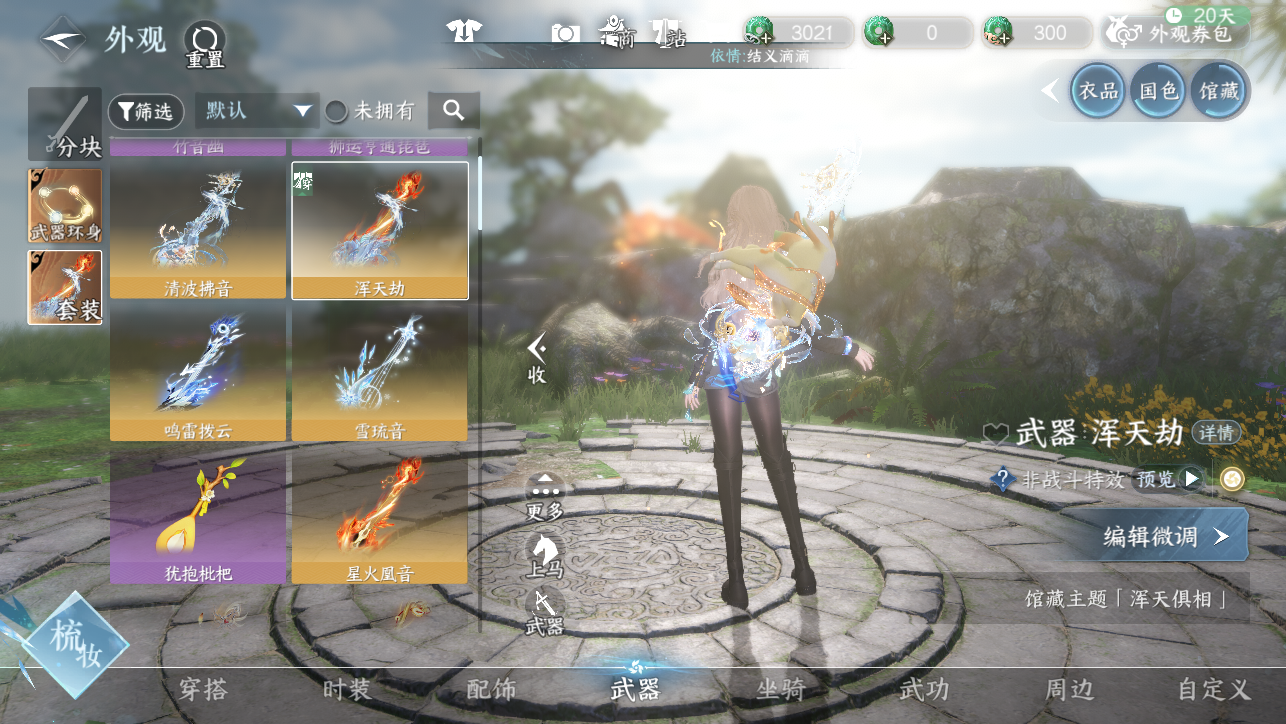
Task: Select the 套装 category
Action: (65, 287)
